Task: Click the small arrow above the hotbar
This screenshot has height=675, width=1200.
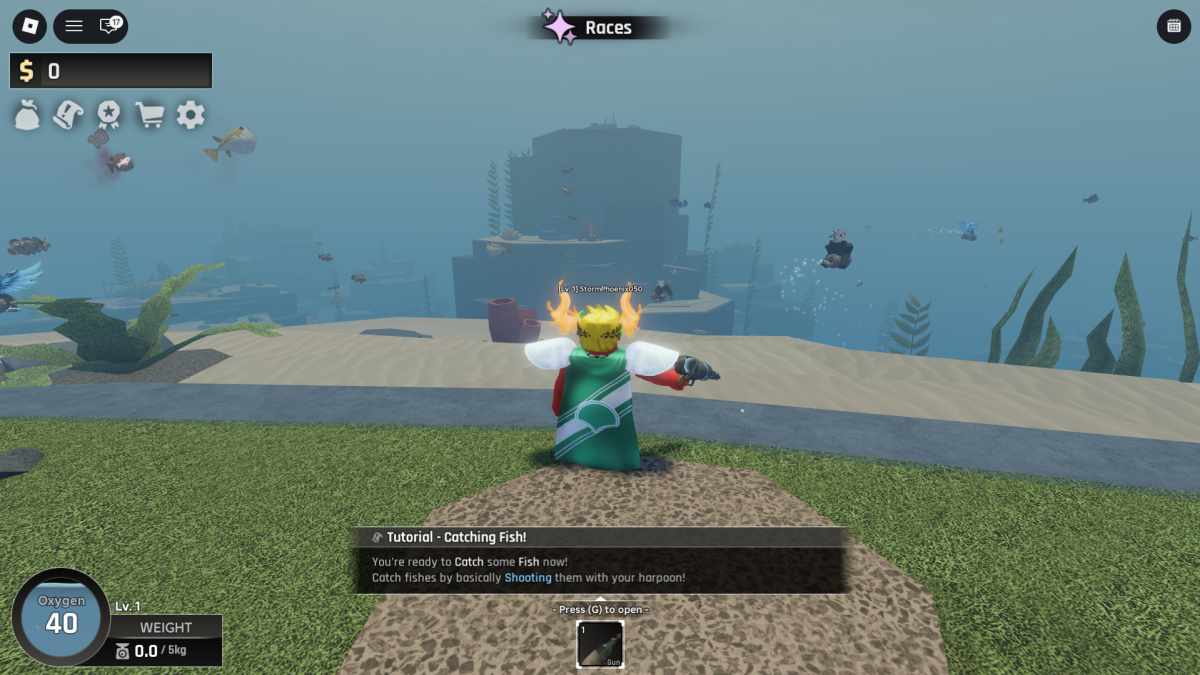Action: (600, 599)
